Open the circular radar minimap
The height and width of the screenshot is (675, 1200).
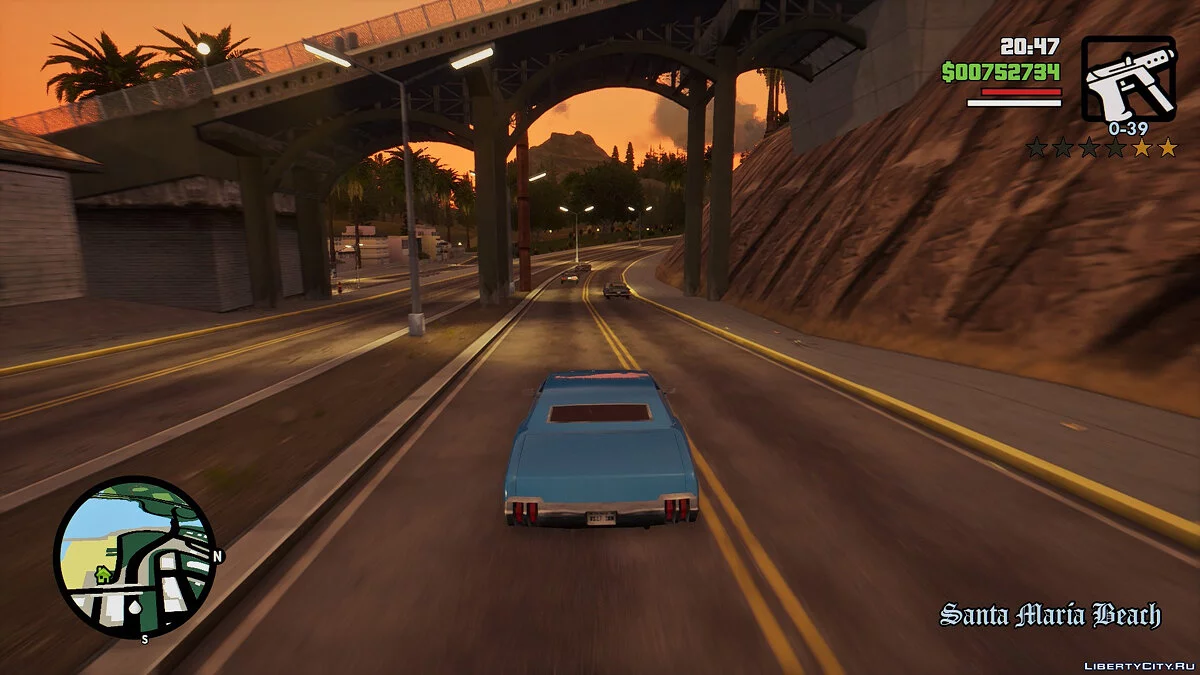[135, 557]
